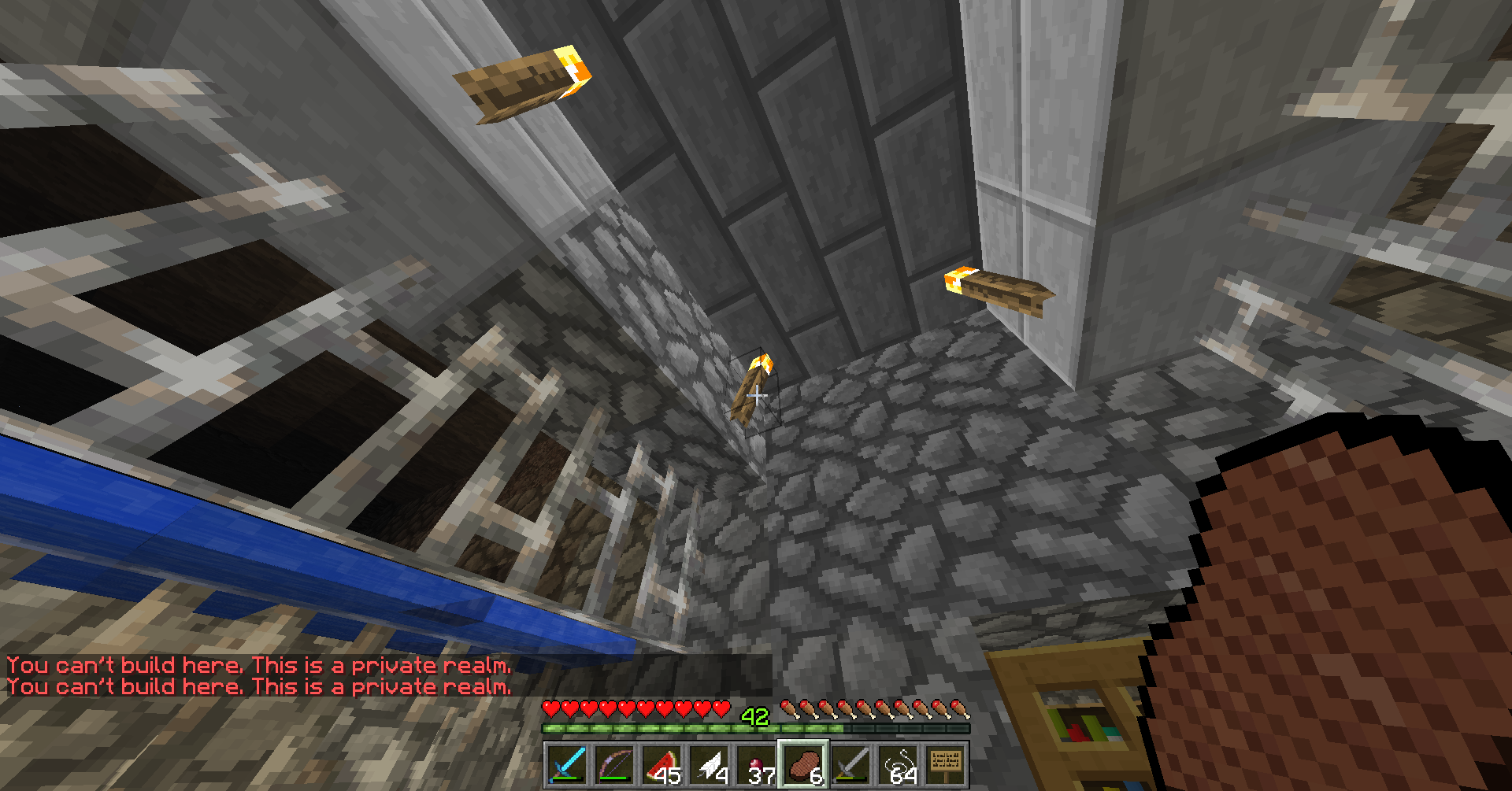This screenshot has width=1512, height=791.
Task: Click the cooked steak hotbar slot
Action: coord(803,765)
